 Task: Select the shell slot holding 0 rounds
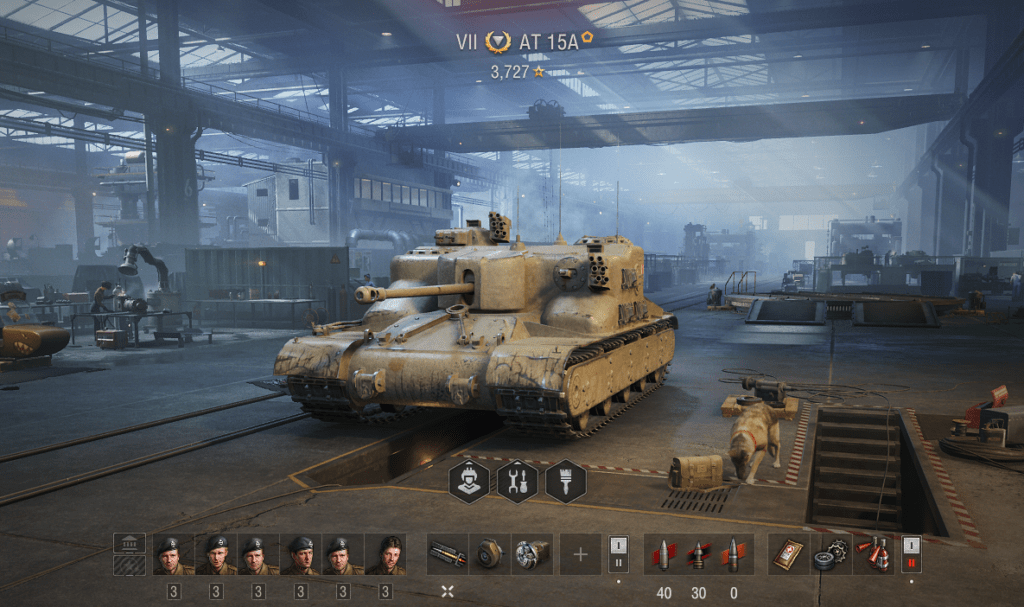pos(733,554)
